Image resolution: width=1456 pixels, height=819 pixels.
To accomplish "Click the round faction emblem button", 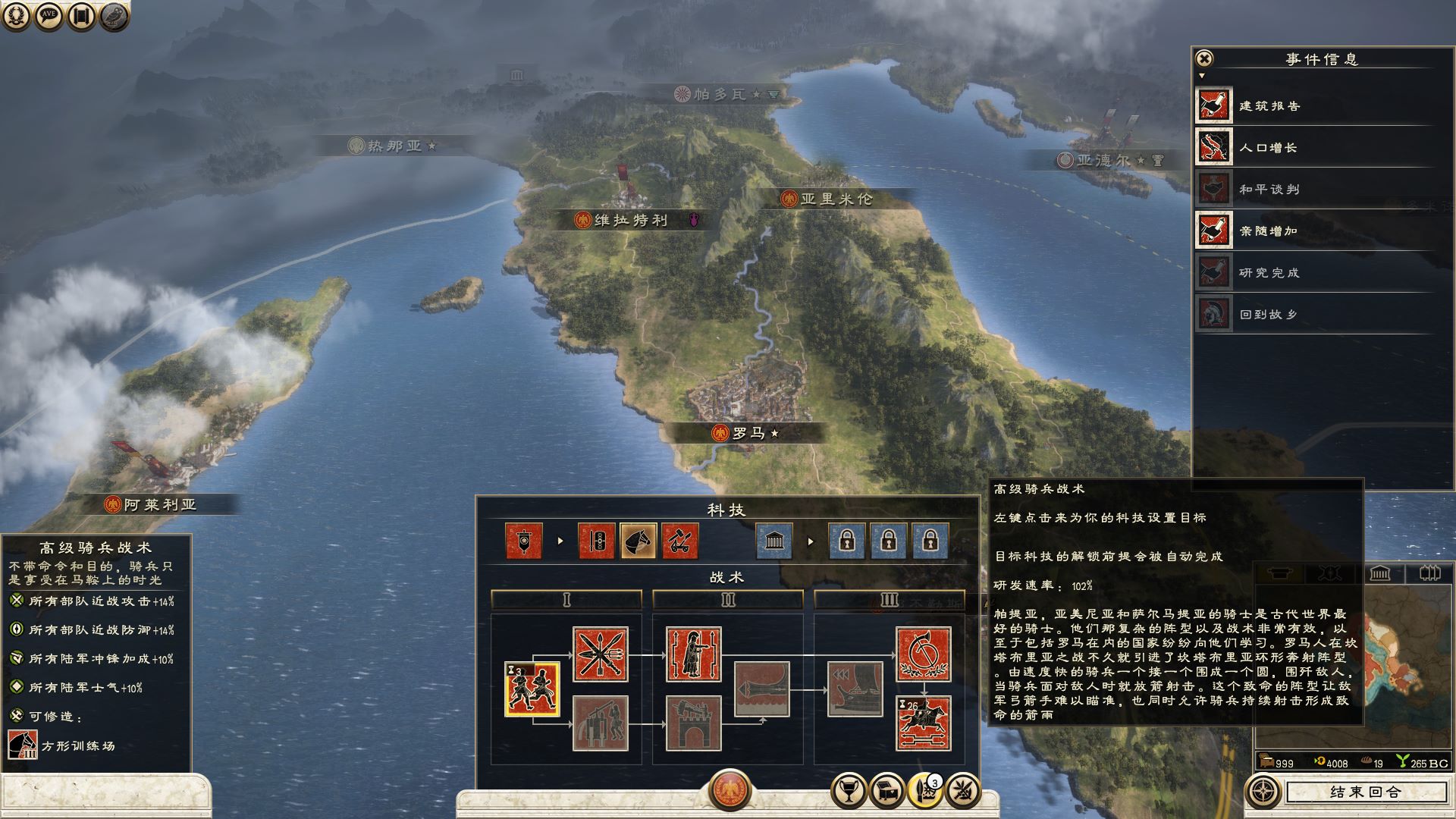I will 730,789.
